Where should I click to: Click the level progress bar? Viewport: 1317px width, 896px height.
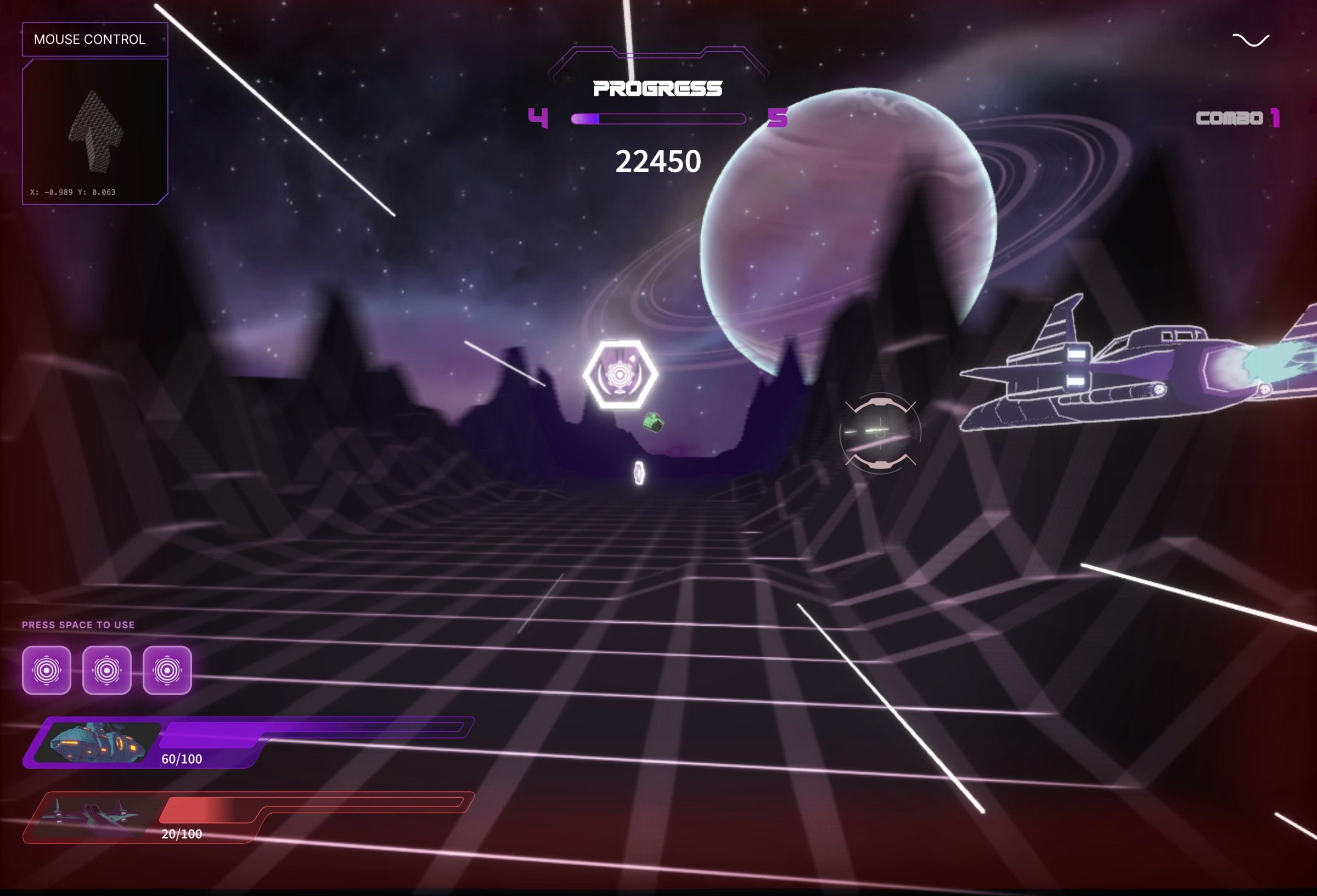tap(657, 119)
